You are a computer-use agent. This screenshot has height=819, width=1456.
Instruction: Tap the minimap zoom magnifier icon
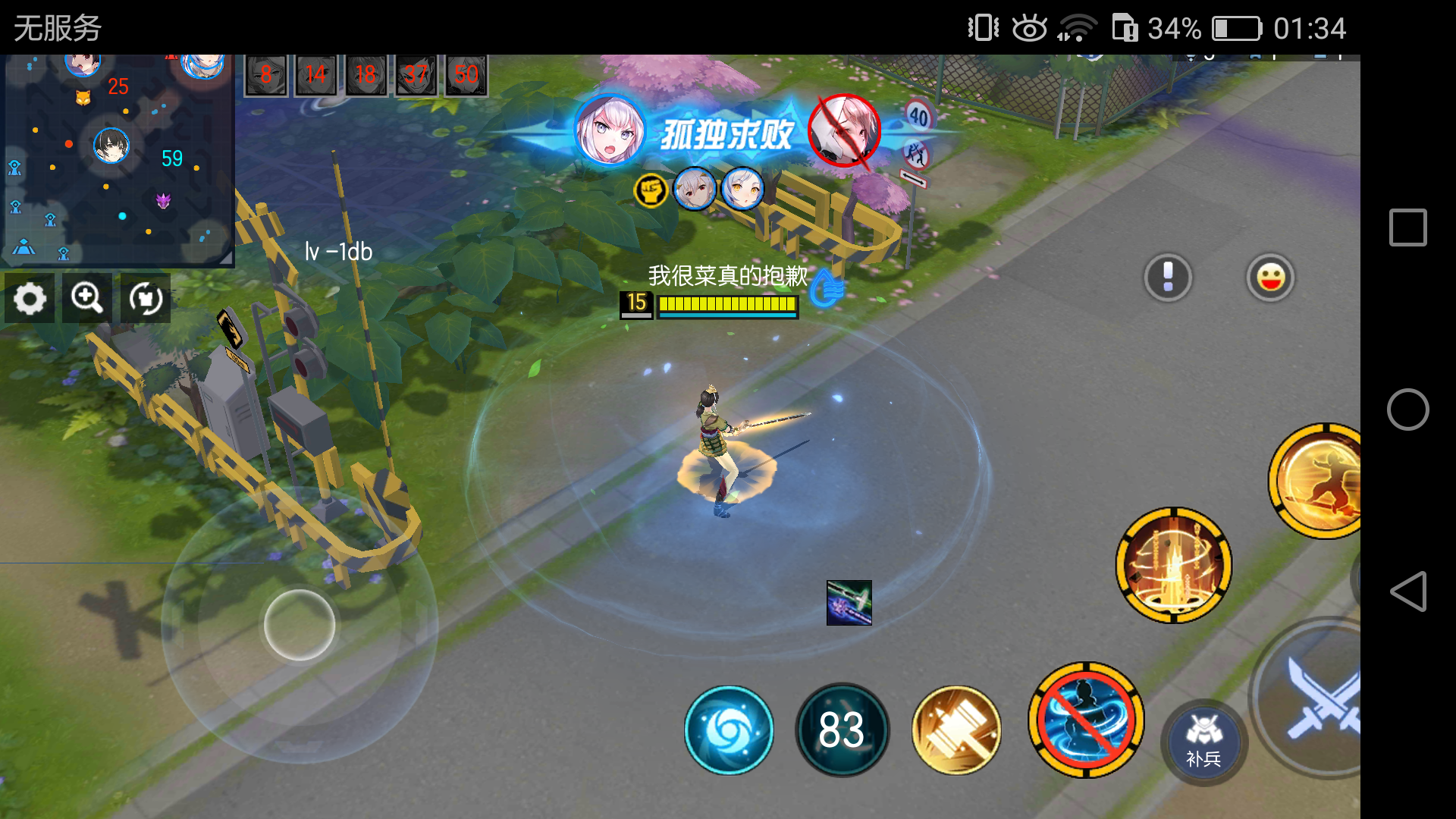[x=86, y=299]
